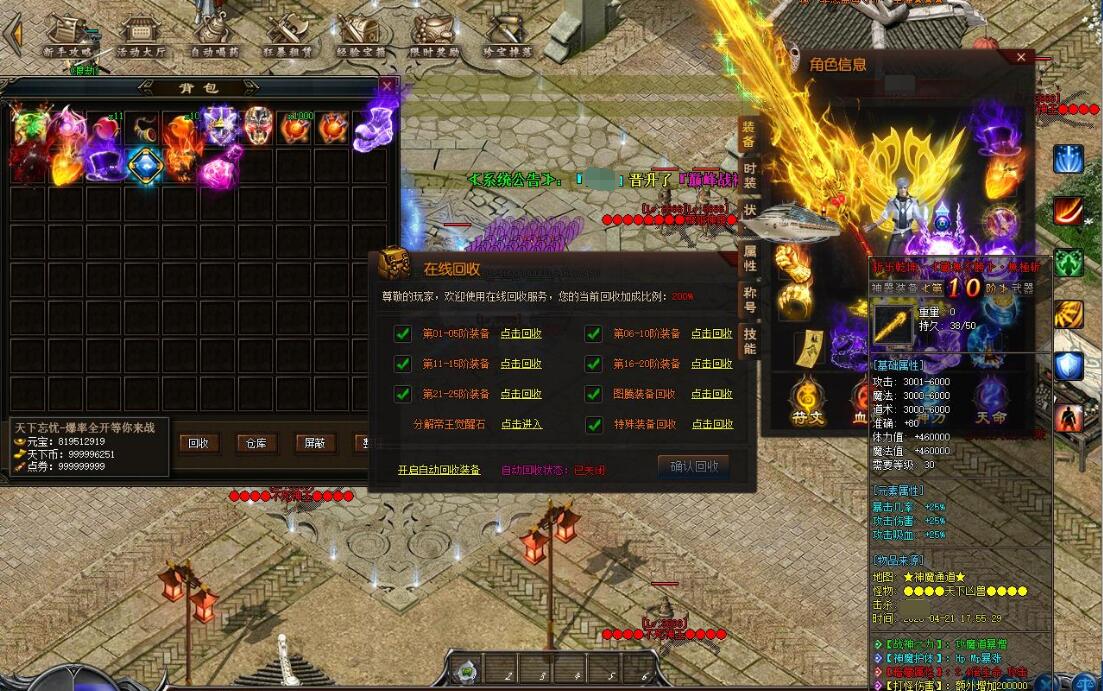This screenshot has height=691, width=1103.
Task: Switch to the 技能 skills tab
Action: point(749,340)
